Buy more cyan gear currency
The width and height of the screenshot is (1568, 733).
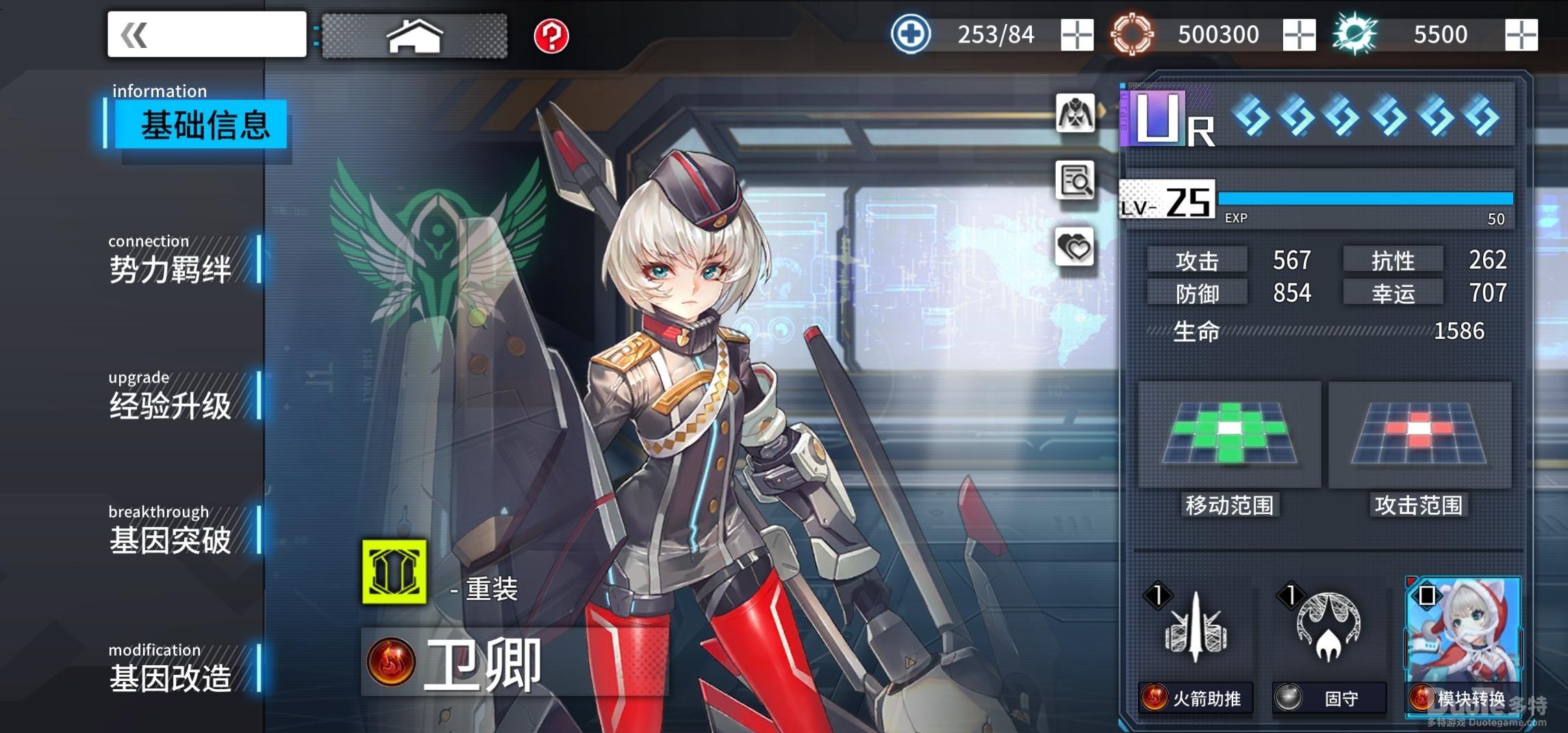tap(1521, 34)
